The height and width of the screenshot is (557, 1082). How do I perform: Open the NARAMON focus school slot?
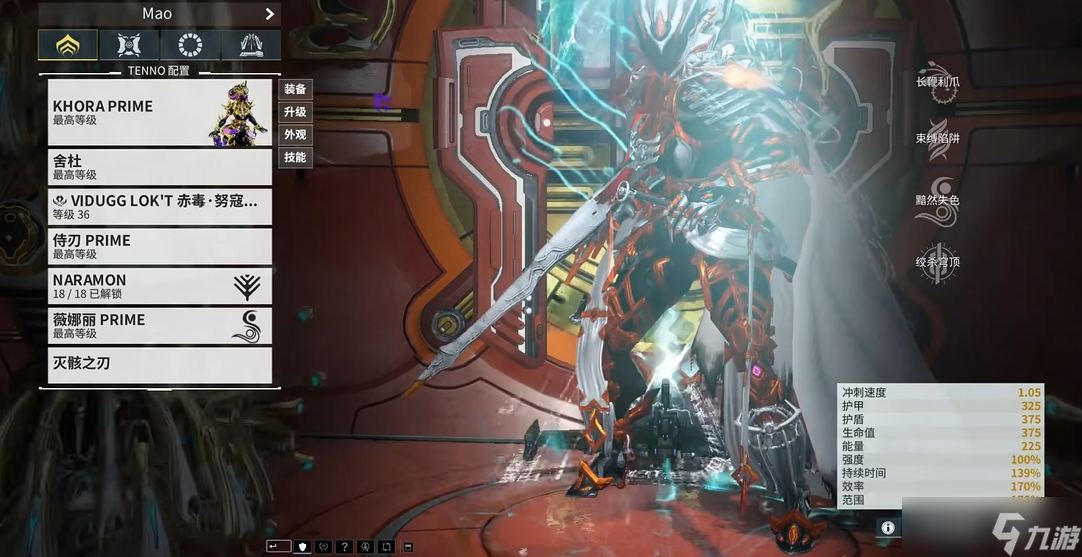[x=160, y=286]
